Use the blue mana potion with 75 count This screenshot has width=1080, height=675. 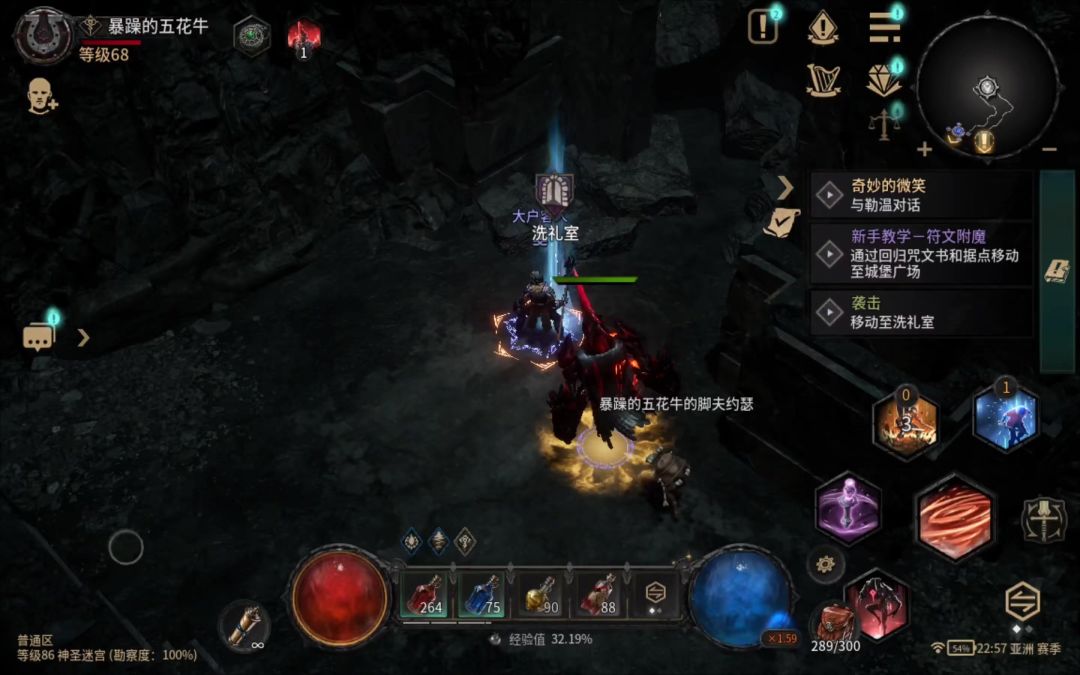(x=482, y=595)
